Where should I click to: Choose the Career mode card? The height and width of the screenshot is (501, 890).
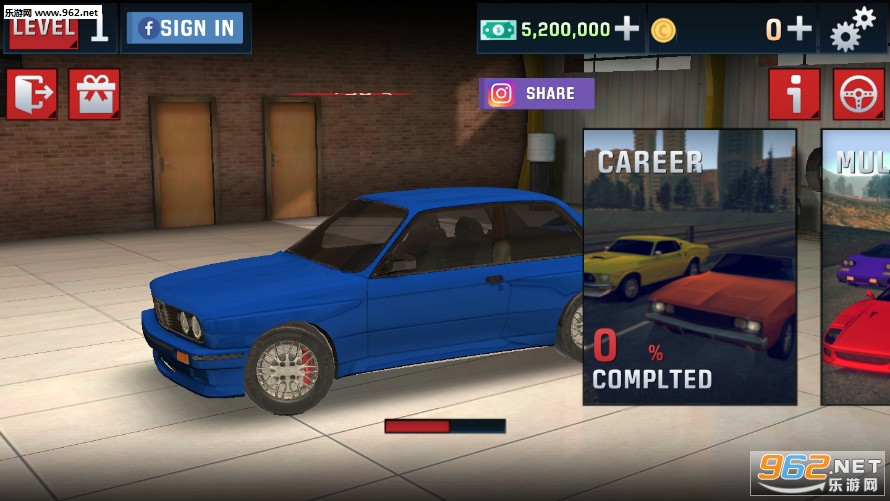tap(689, 267)
